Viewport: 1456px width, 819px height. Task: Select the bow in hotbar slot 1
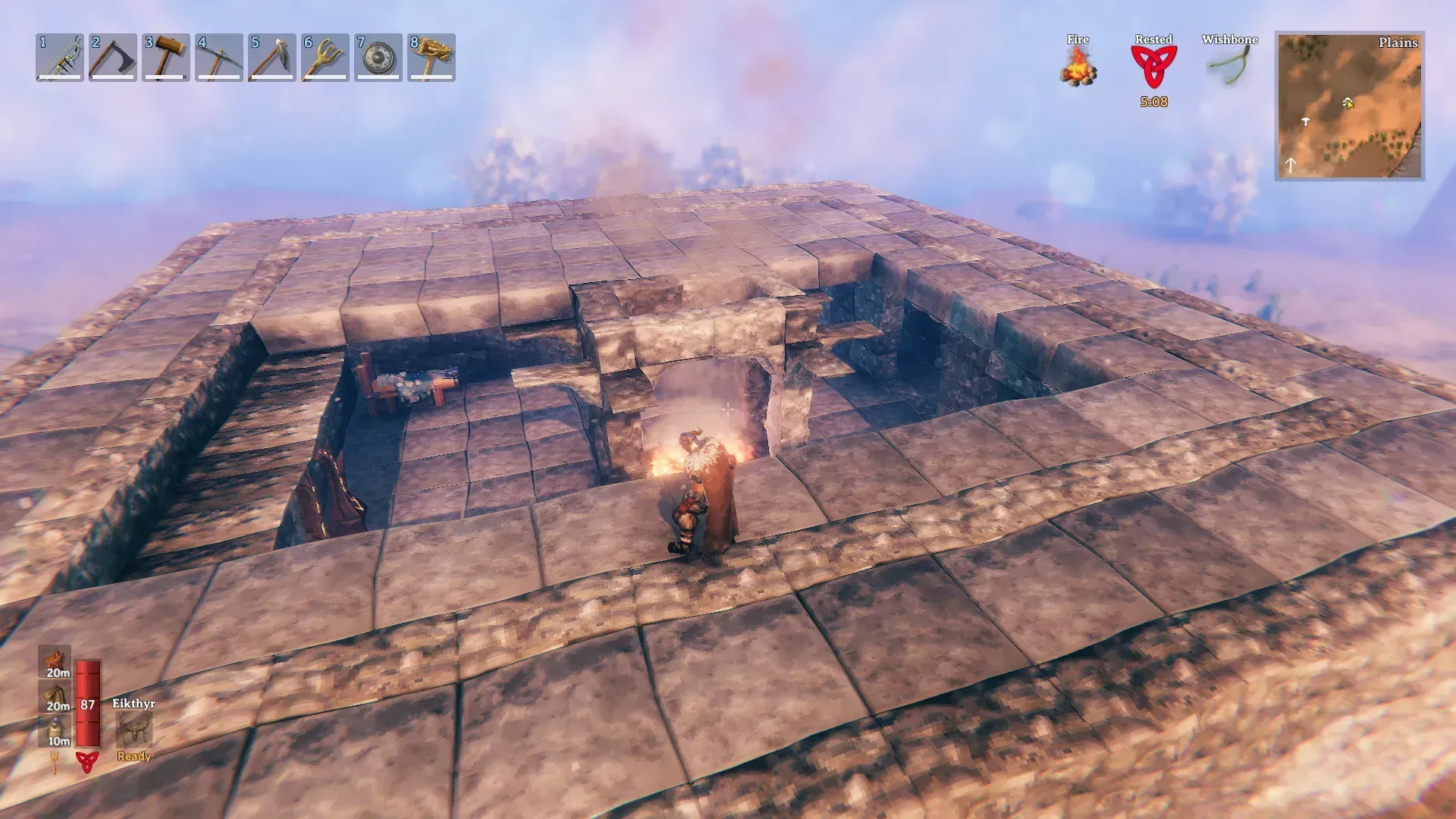60,57
